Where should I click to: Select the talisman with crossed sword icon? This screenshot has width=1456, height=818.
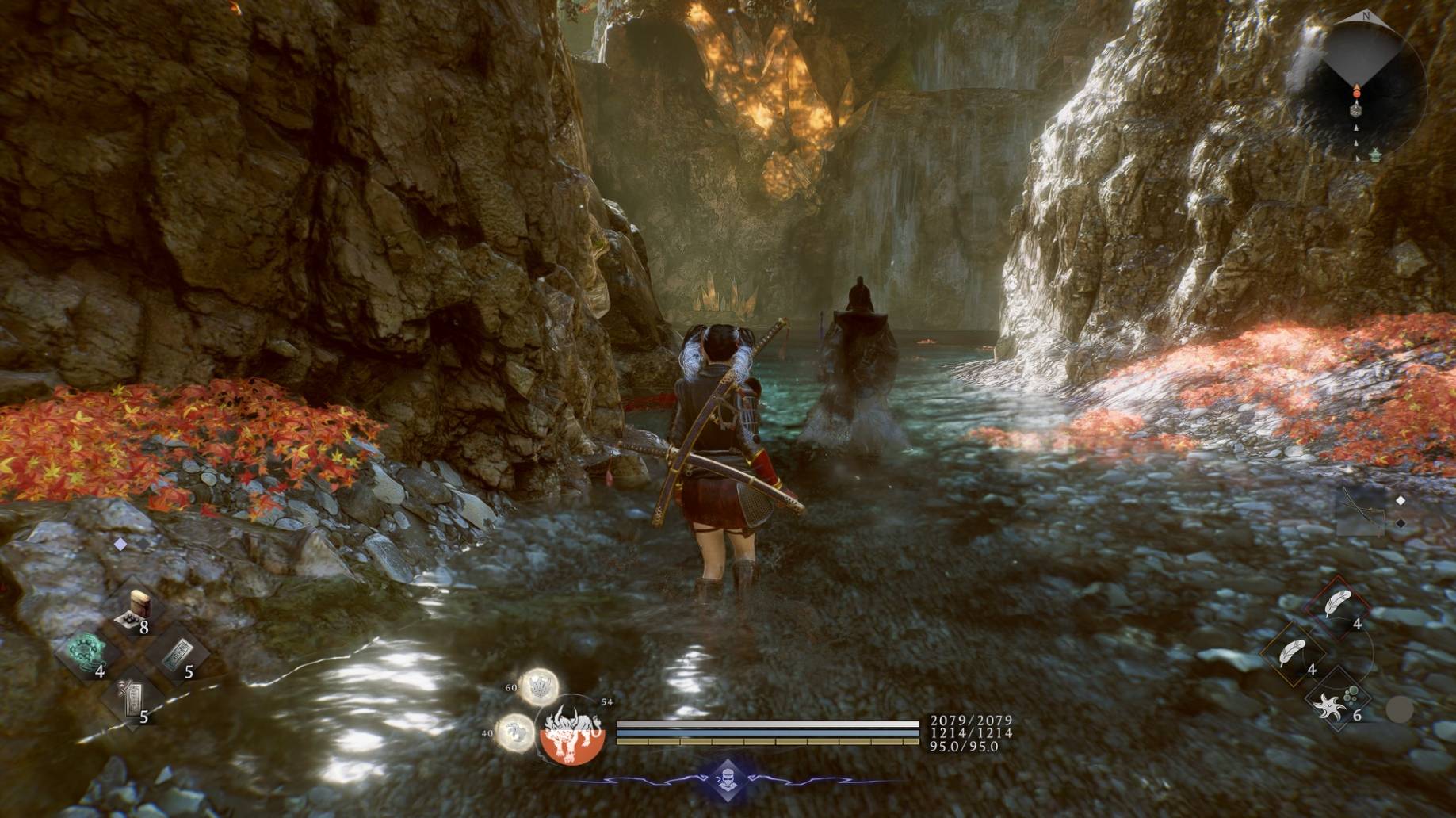[132, 698]
